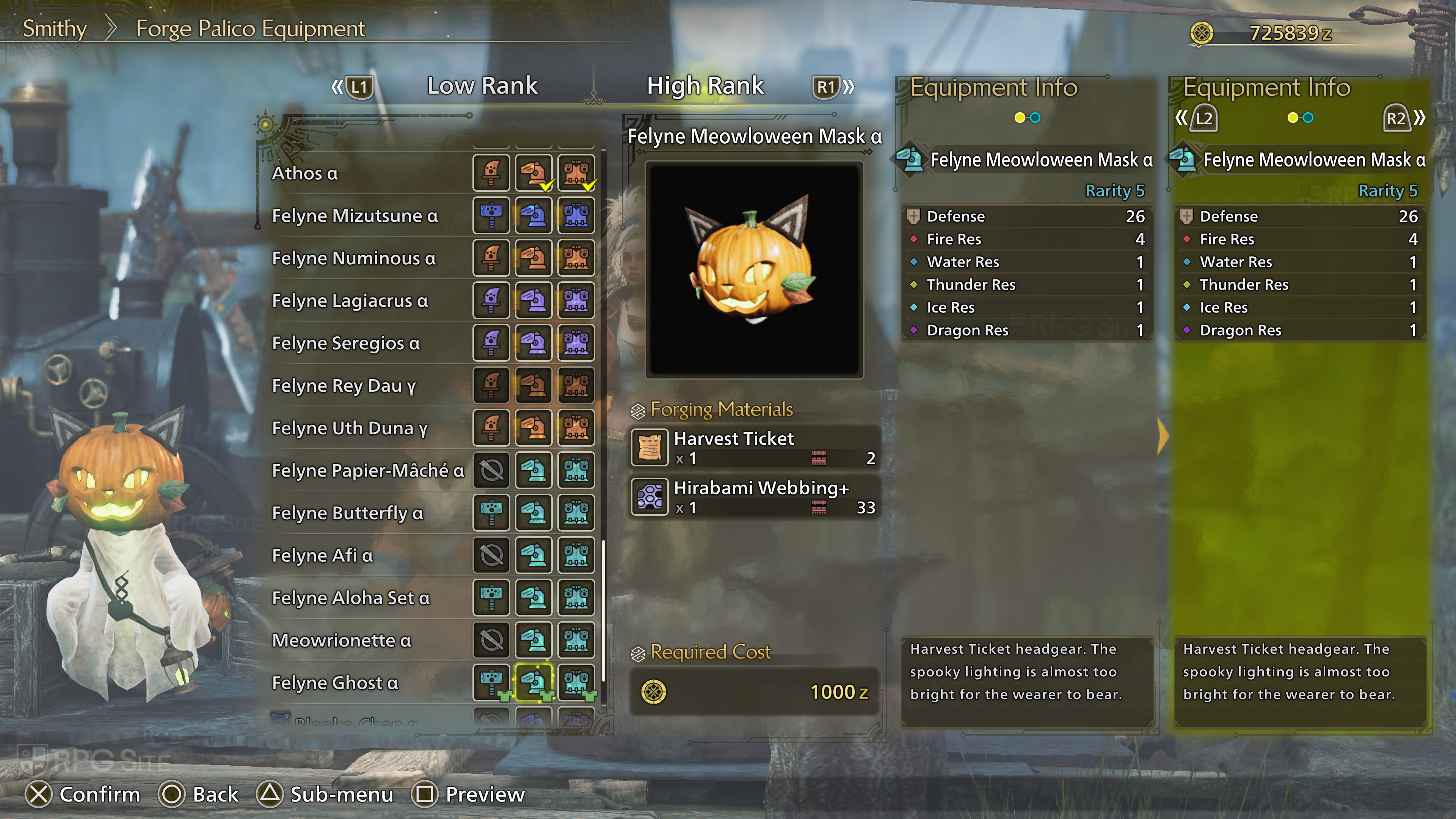Viewport: 1456px width, 819px height.
Task: Select the Felyne Mizutsune α weapon icon
Action: click(x=491, y=215)
